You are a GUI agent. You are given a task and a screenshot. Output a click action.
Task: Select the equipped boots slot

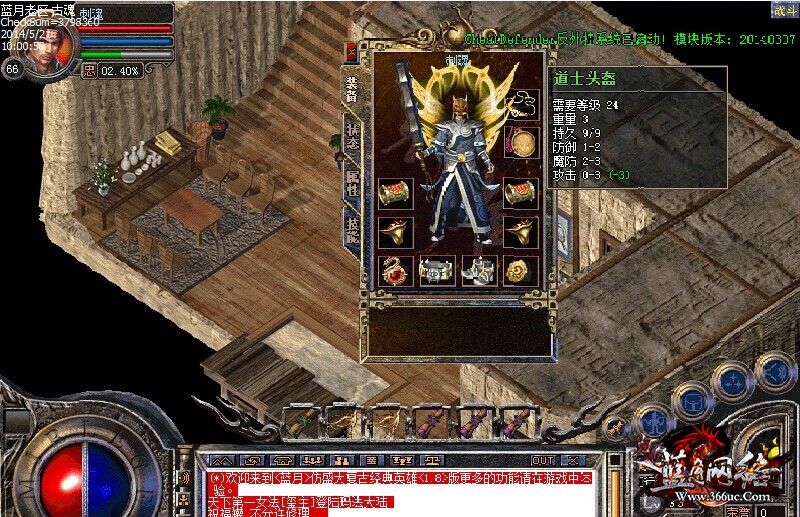(477, 269)
